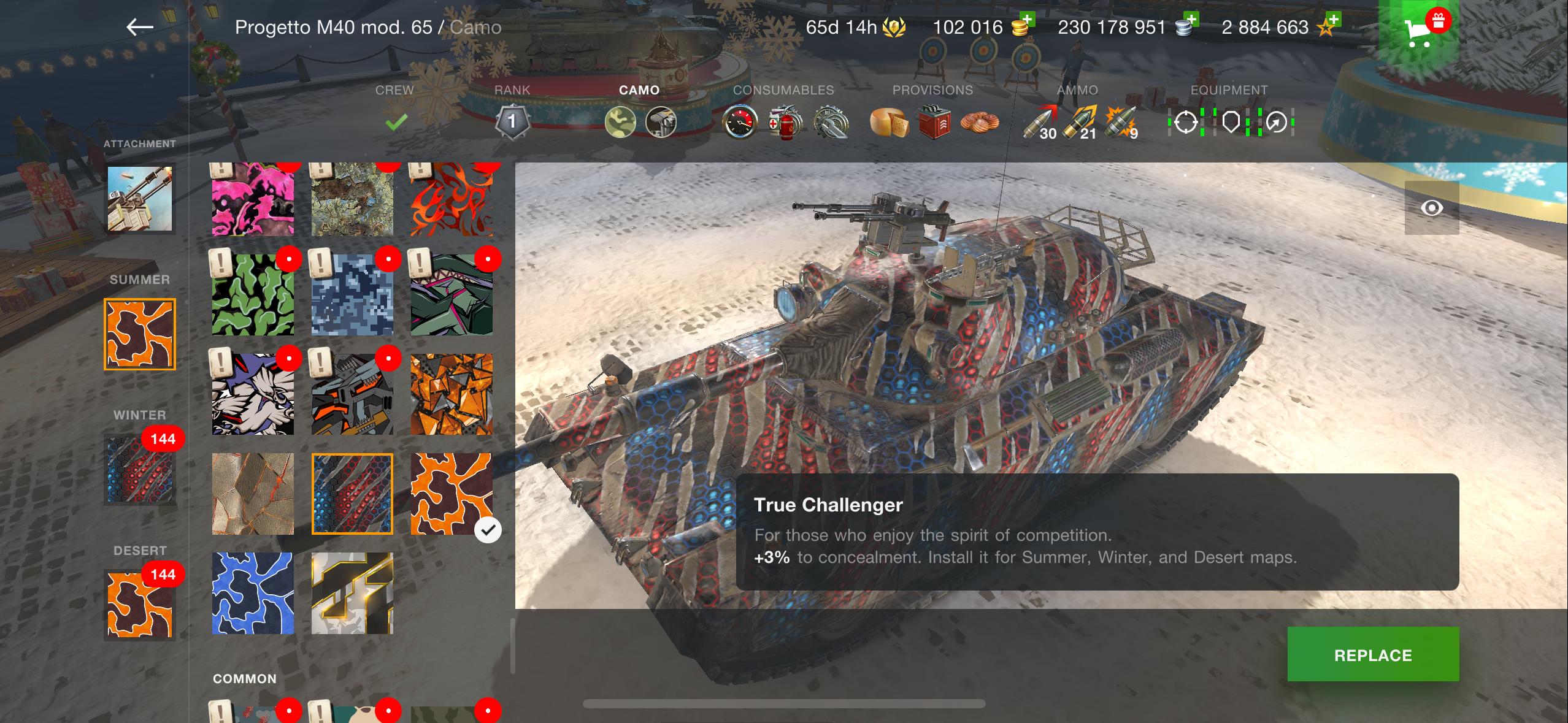
Task: Choose the orange crystal shards camo
Action: pos(452,394)
